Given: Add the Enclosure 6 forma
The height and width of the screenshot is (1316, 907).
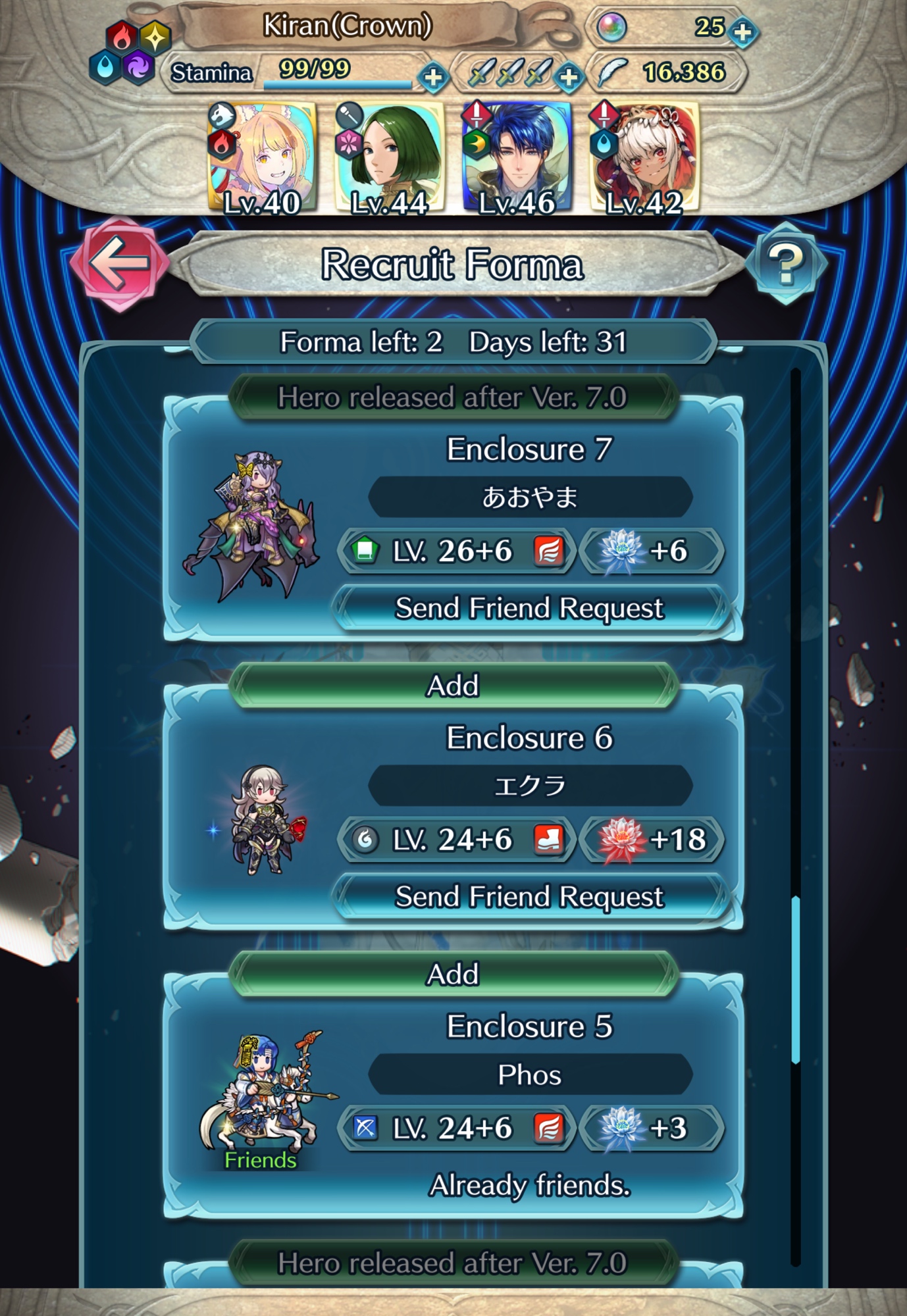Looking at the screenshot, I should pos(453,686).
